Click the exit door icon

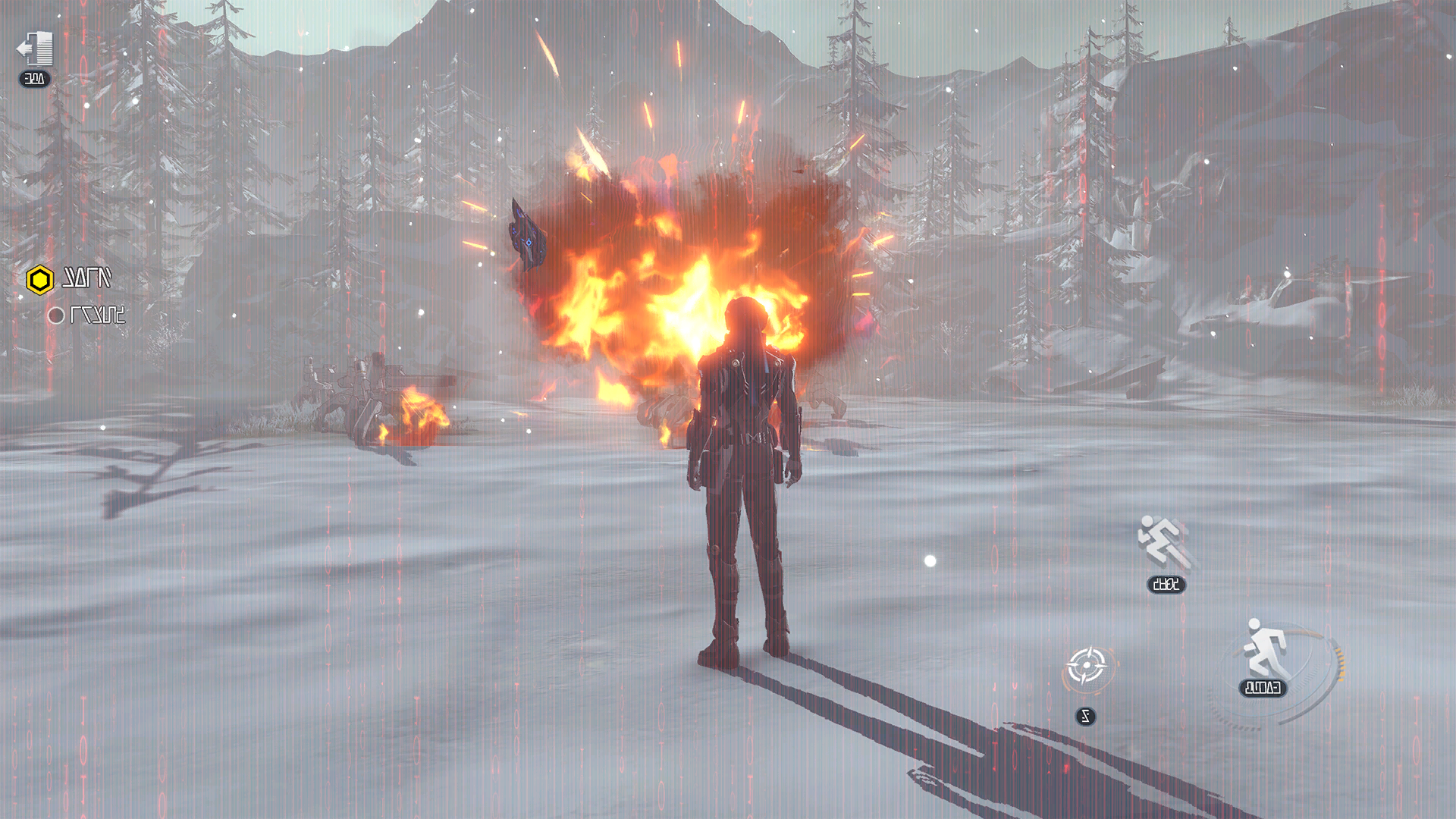pos(36,49)
